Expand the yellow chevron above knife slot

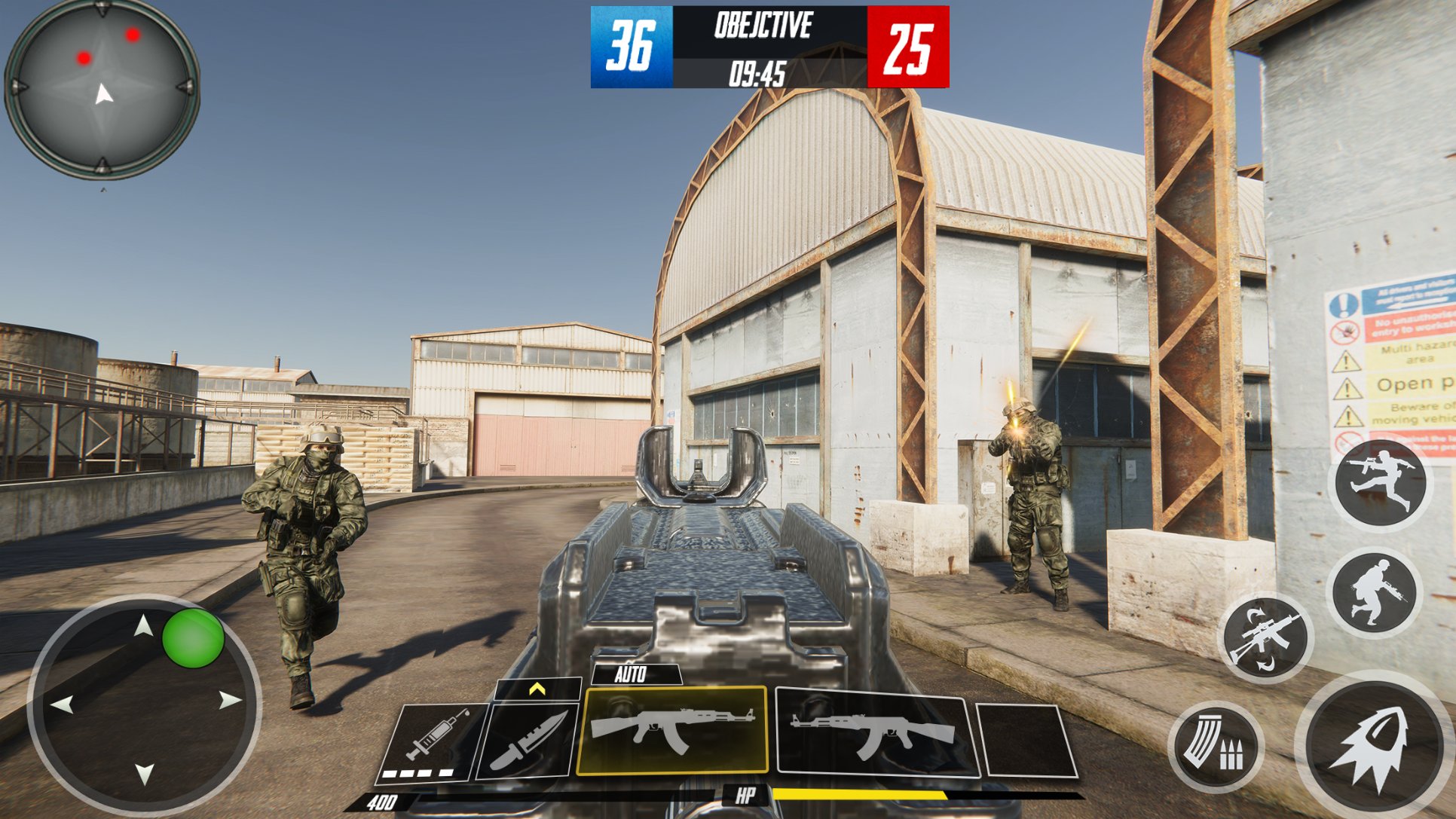coord(537,689)
